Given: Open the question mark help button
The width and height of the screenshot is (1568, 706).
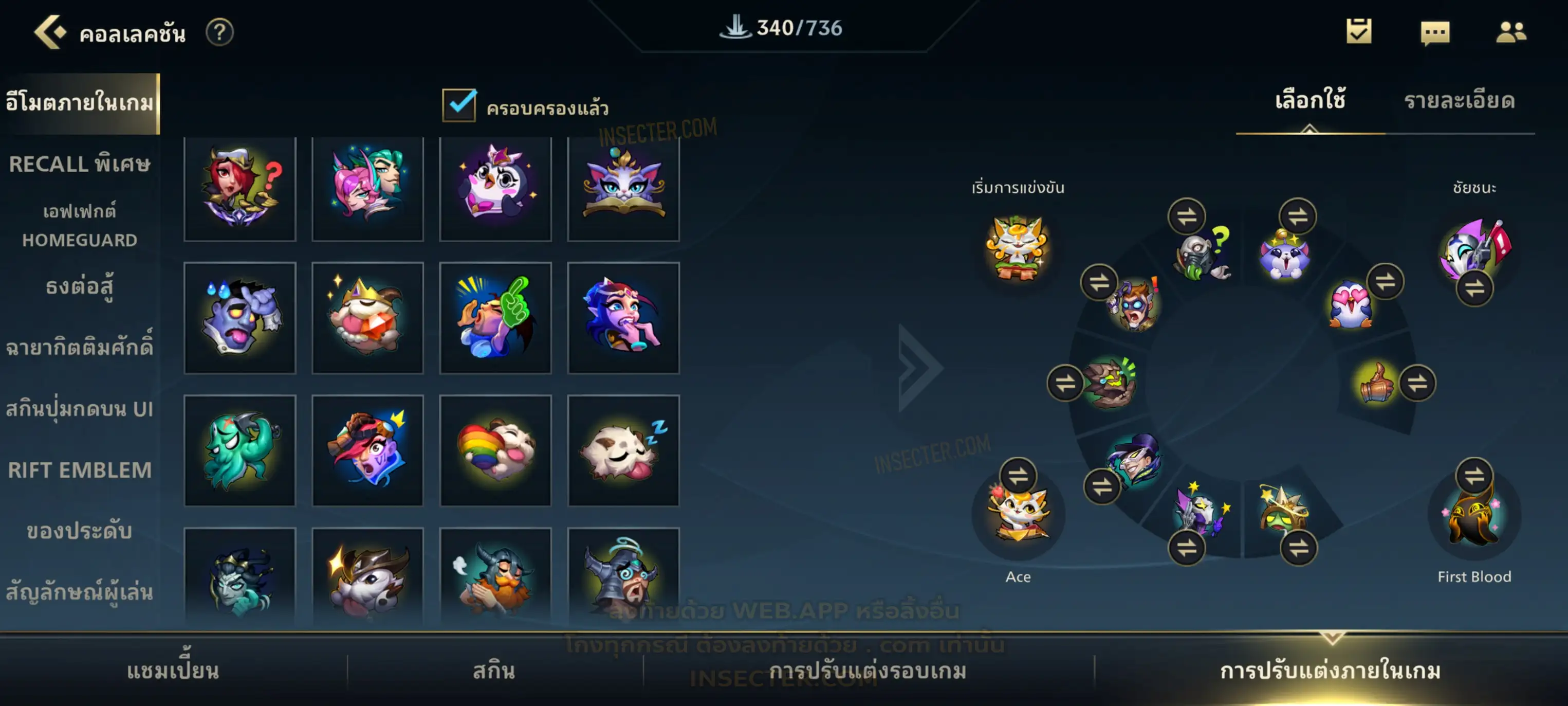Looking at the screenshot, I should (x=219, y=32).
